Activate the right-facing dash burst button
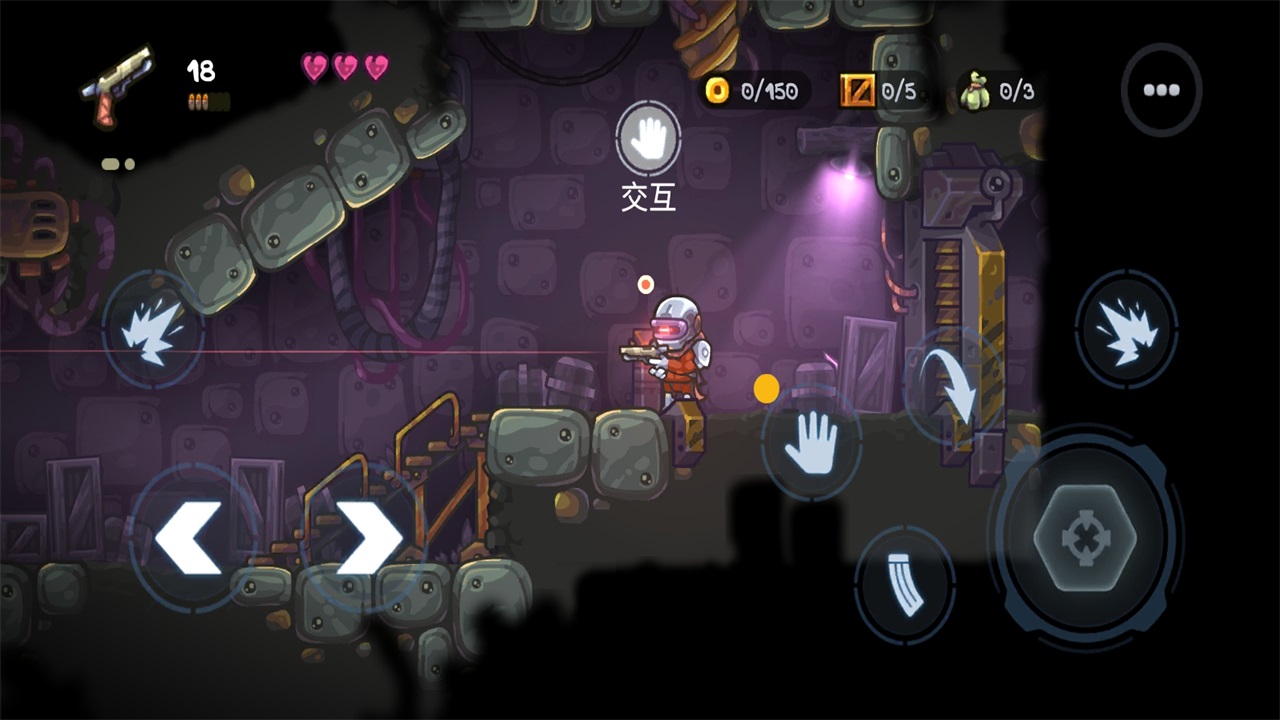Image resolution: width=1280 pixels, height=720 pixels. (x=1126, y=328)
